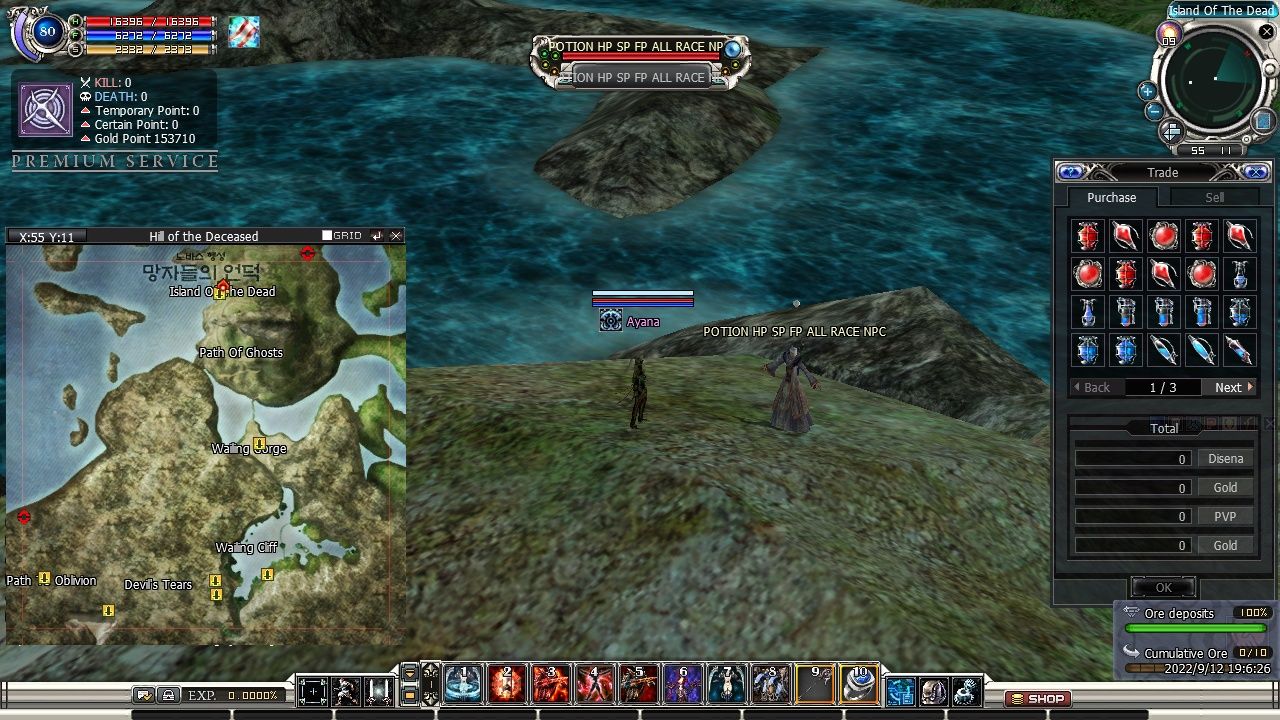Viewport: 1280px width, 720px height.
Task: Select the first red potion in Purchase grid
Action: pos(1087,235)
